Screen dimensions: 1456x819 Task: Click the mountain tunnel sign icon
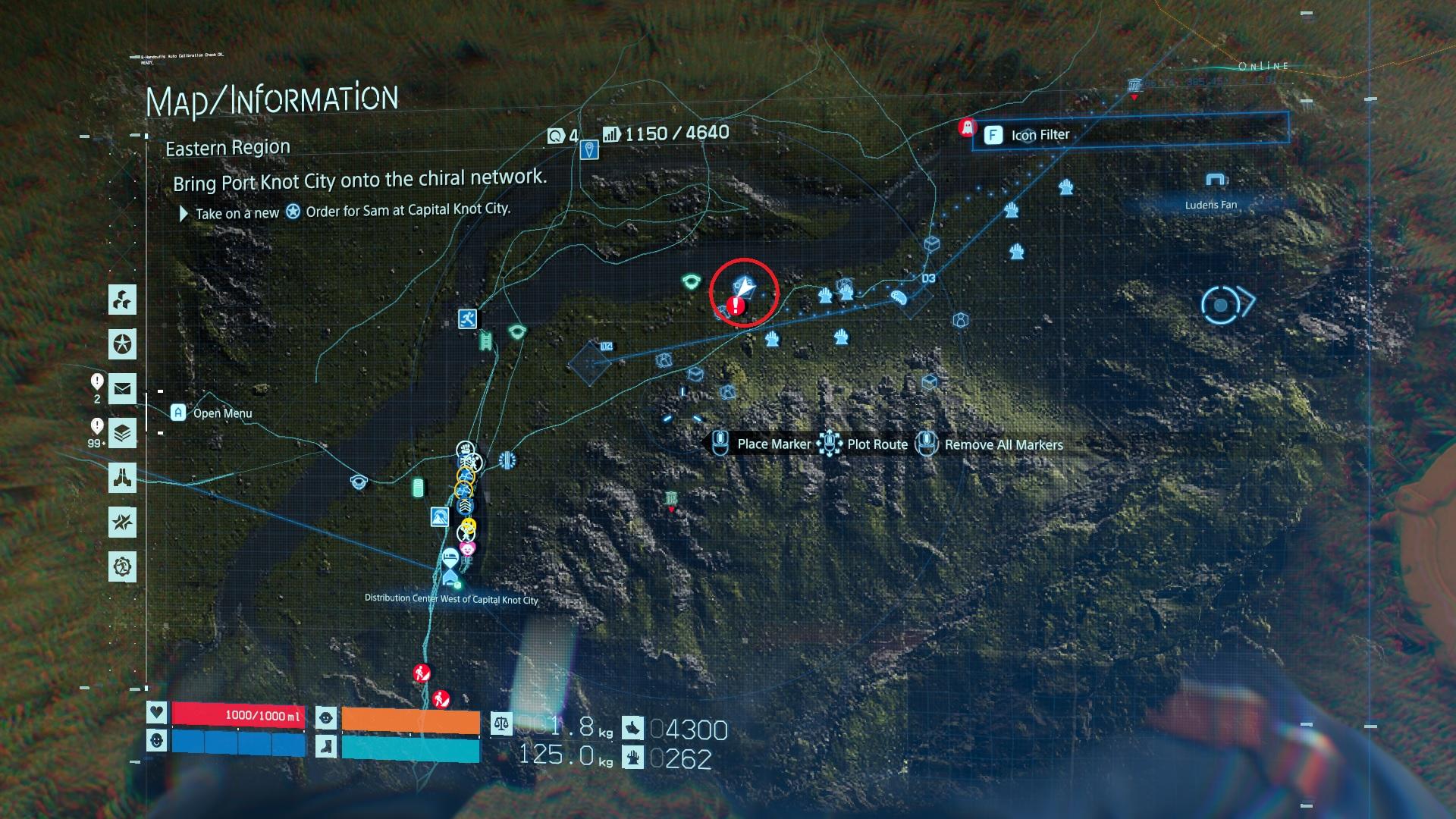[439, 517]
